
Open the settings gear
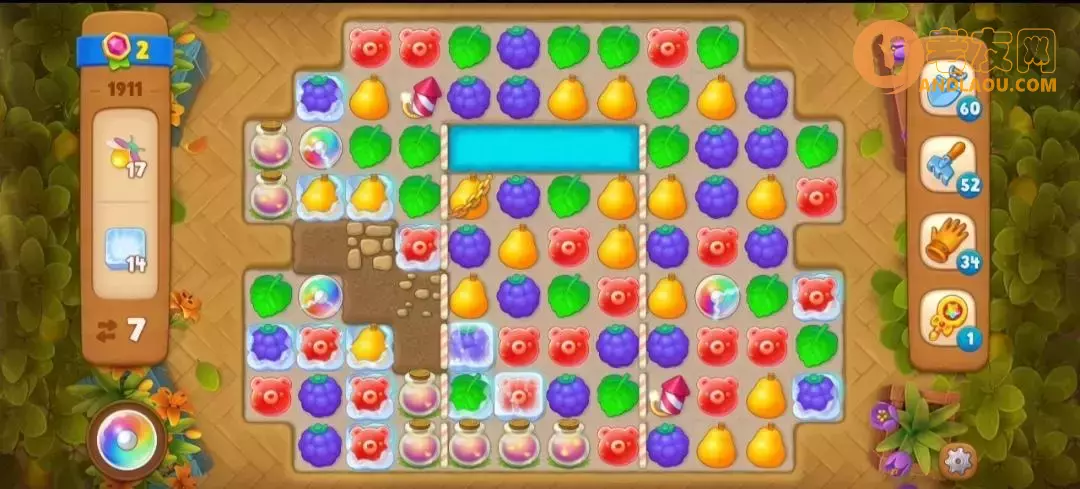[957, 460]
